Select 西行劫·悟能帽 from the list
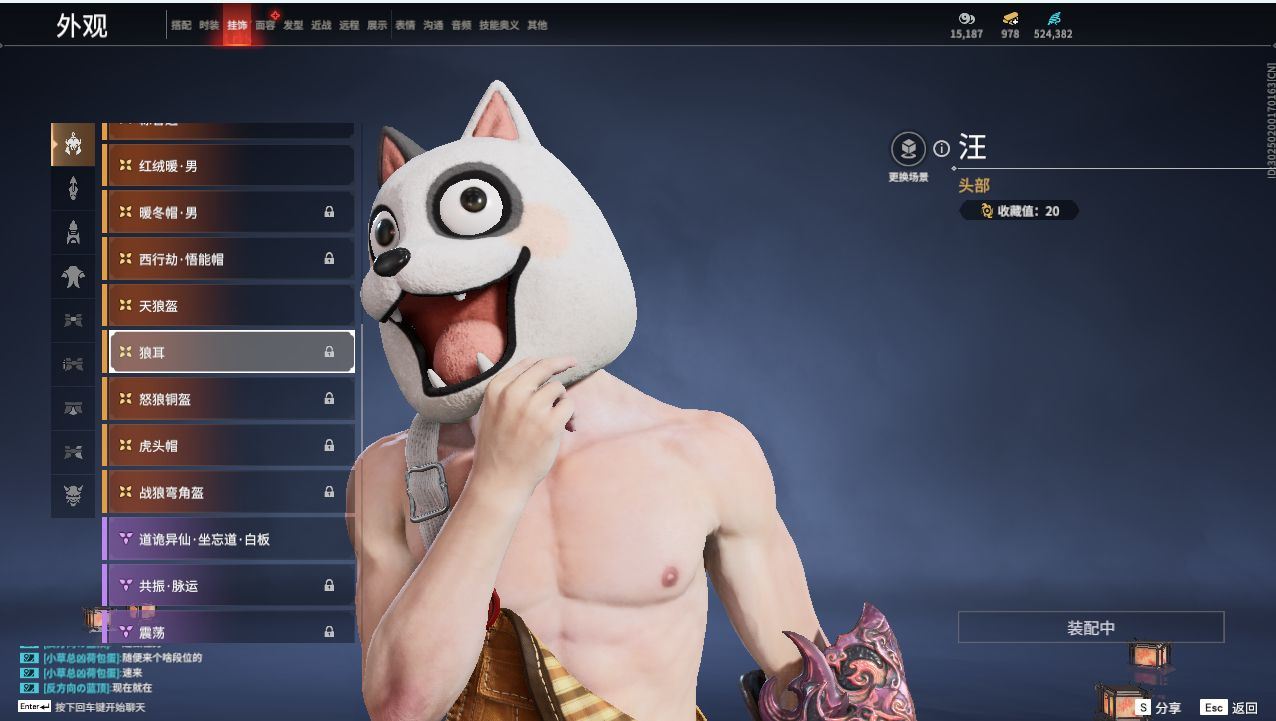 (229, 259)
